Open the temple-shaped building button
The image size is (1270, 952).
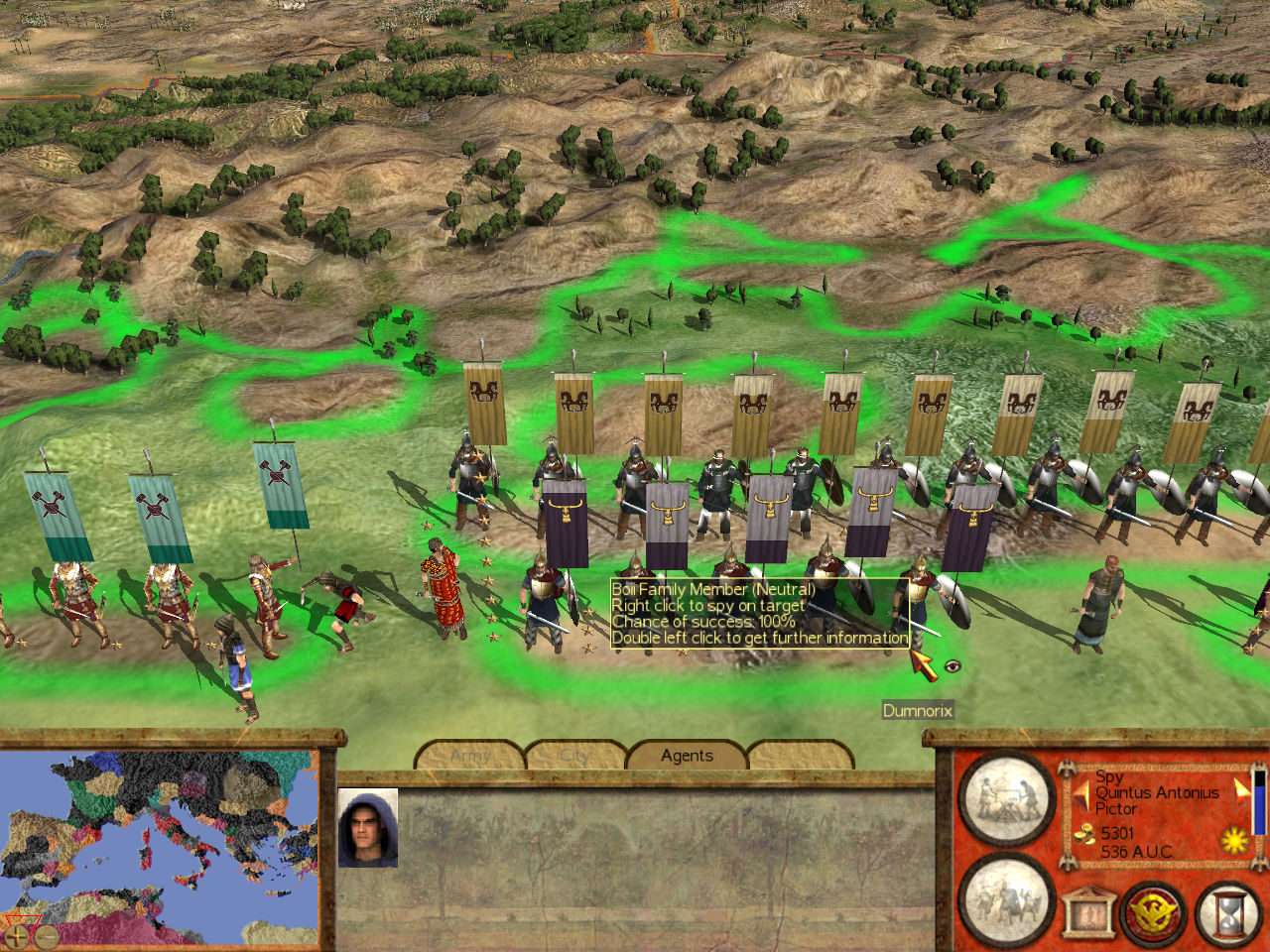click(x=1086, y=911)
